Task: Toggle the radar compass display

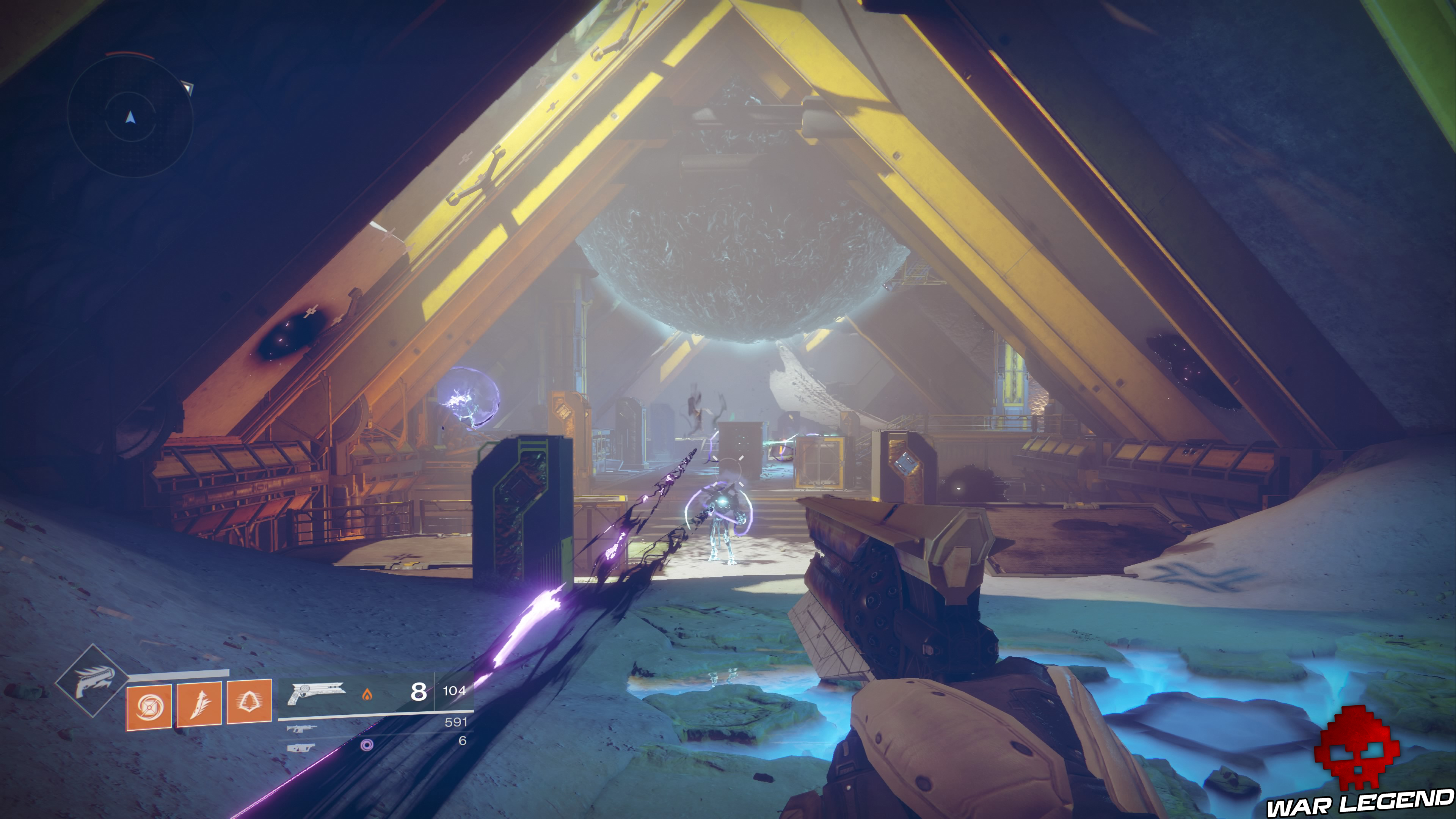Action: (x=130, y=117)
